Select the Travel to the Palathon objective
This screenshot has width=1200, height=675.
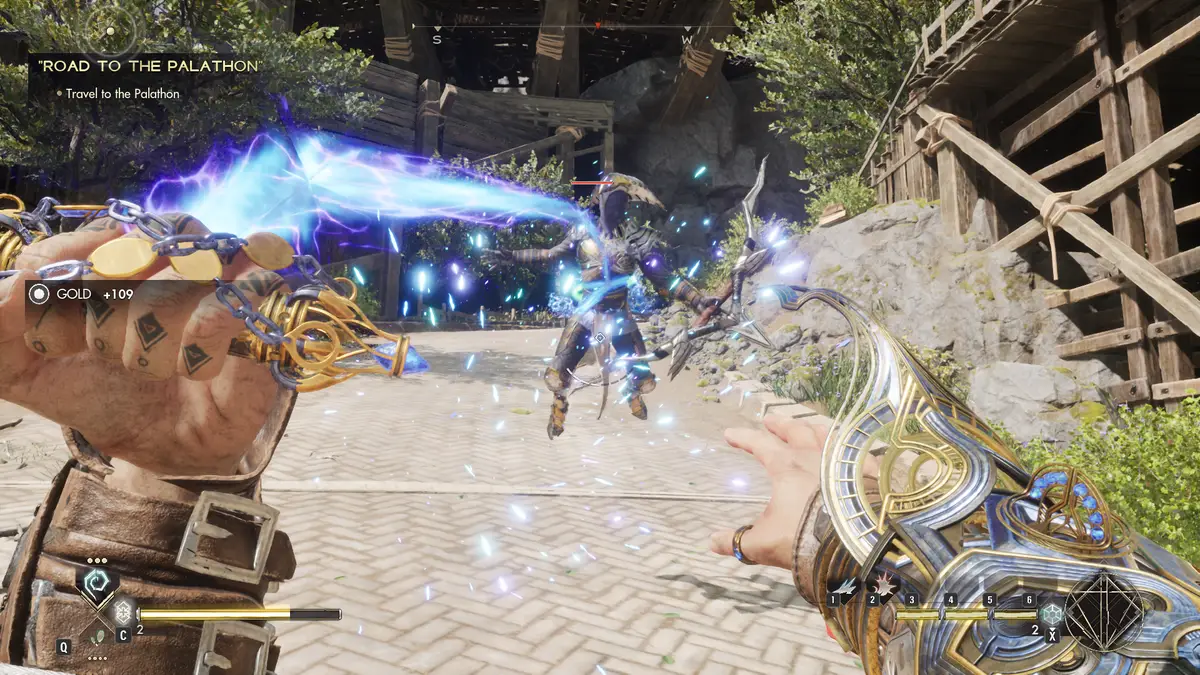123,93
